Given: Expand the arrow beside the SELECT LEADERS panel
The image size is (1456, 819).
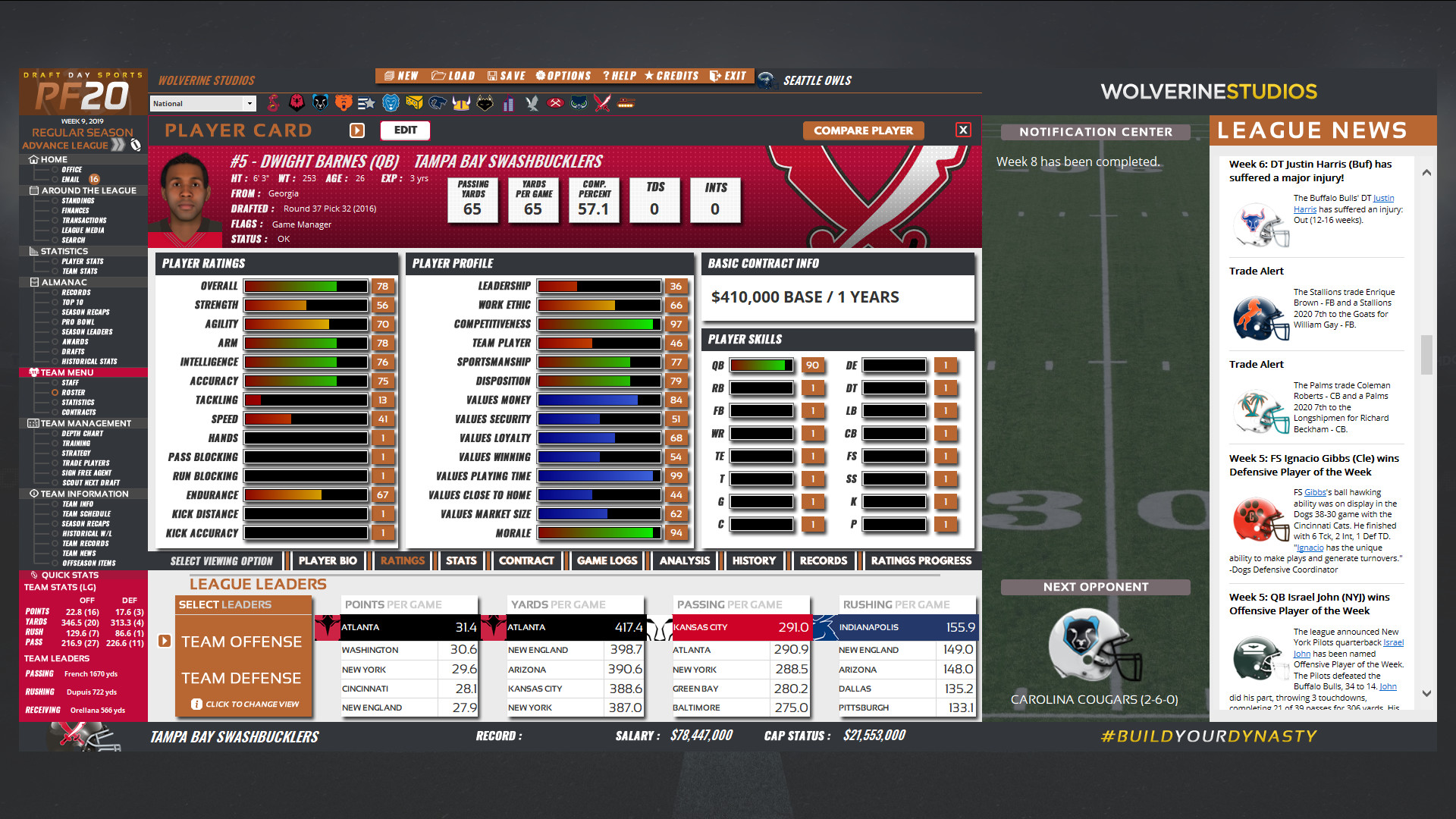Looking at the screenshot, I should coord(164,641).
